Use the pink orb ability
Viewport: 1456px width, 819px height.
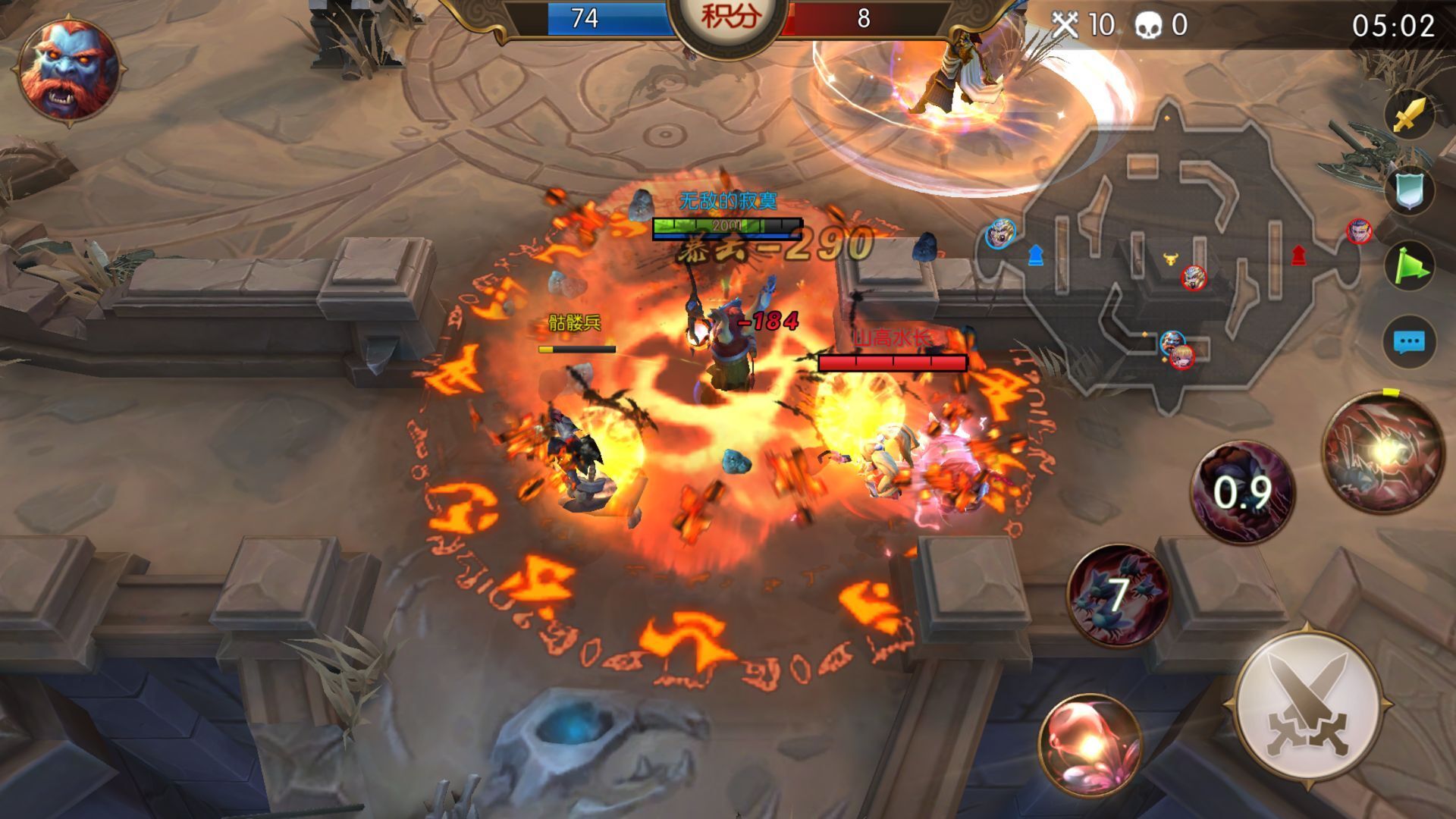(x=1090, y=742)
